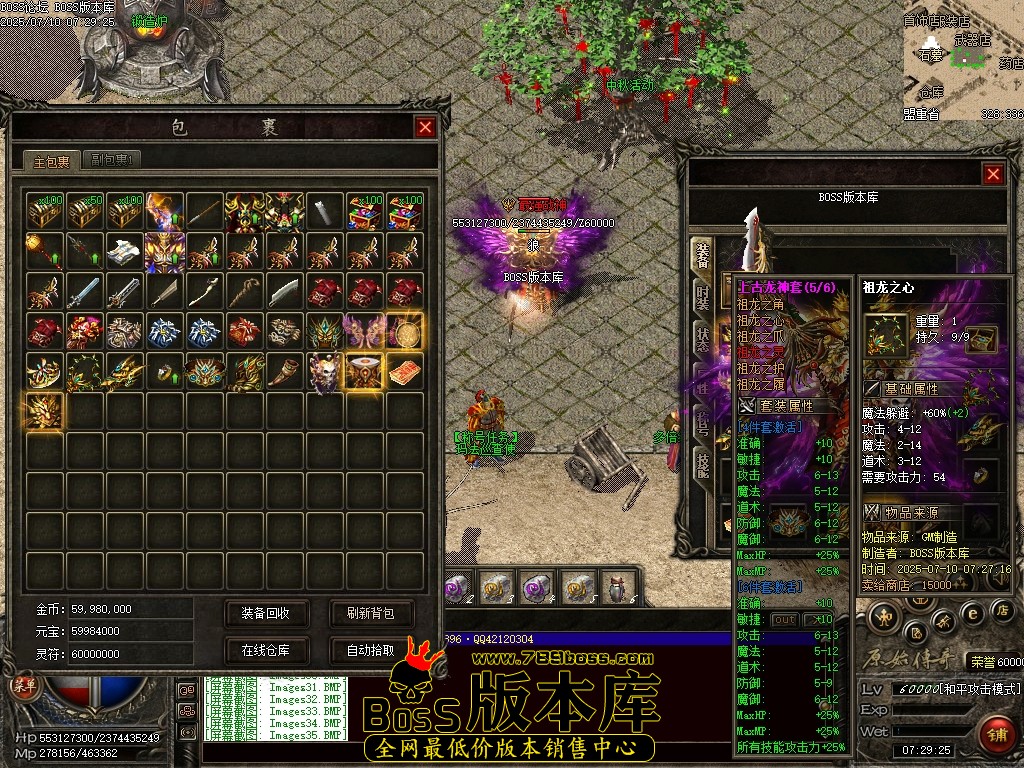This screenshot has width=1024, height=768.
Task: Close the character equipment panel
Action: [993, 174]
